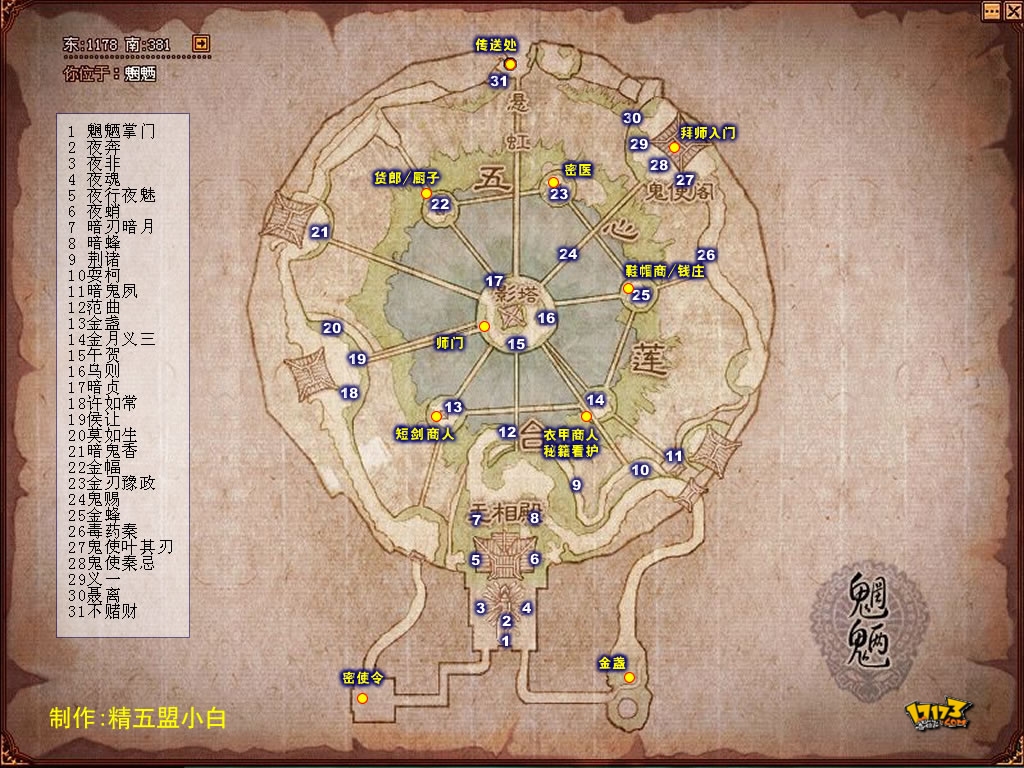Select the 鞋帽商/钱庄 marker dot
Image resolution: width=1024 pixels, height=768 pixels.
[x=628, y=288]
